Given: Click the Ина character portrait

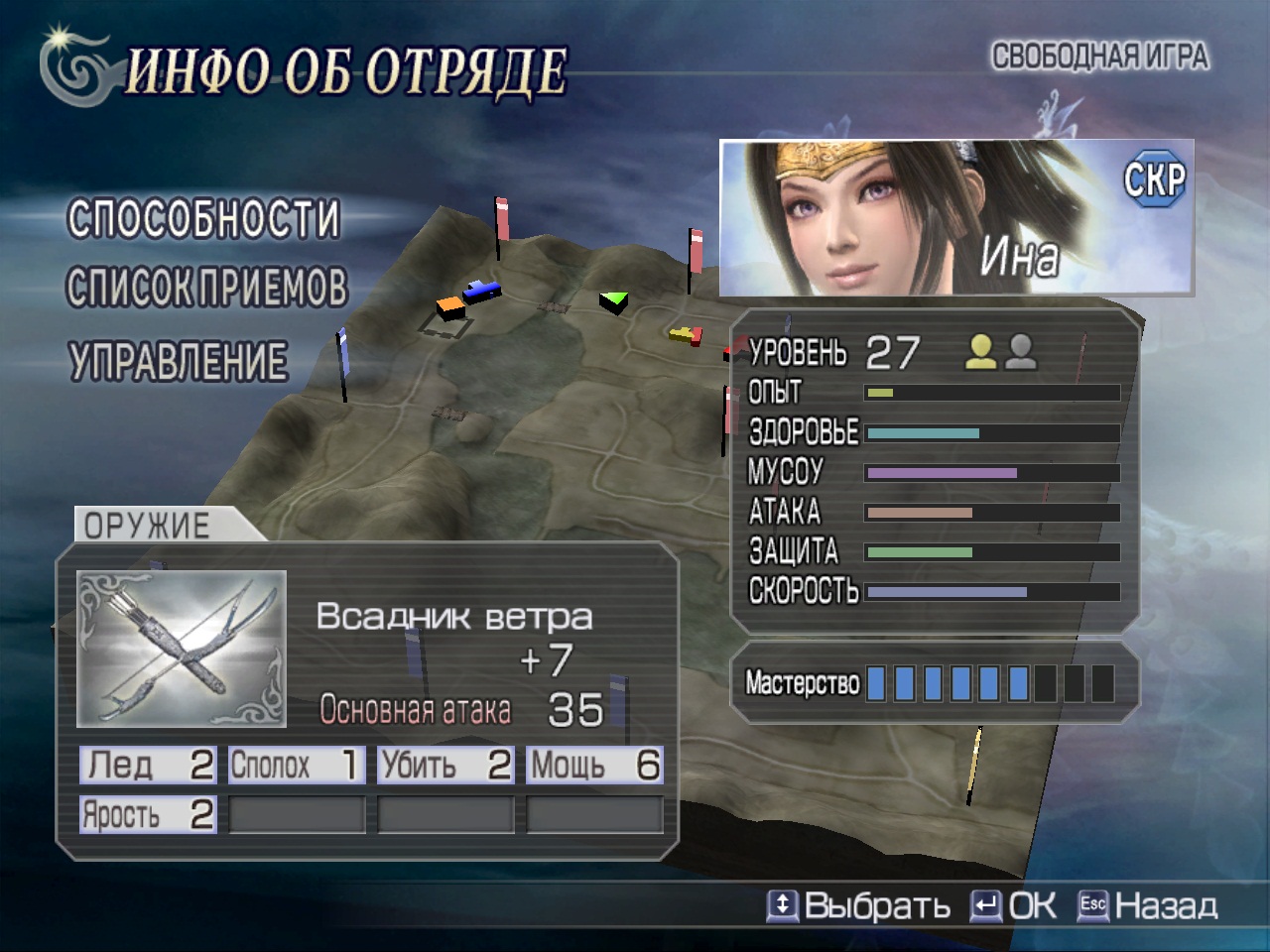Looking at the screenshot, I should tap(955, 218).
